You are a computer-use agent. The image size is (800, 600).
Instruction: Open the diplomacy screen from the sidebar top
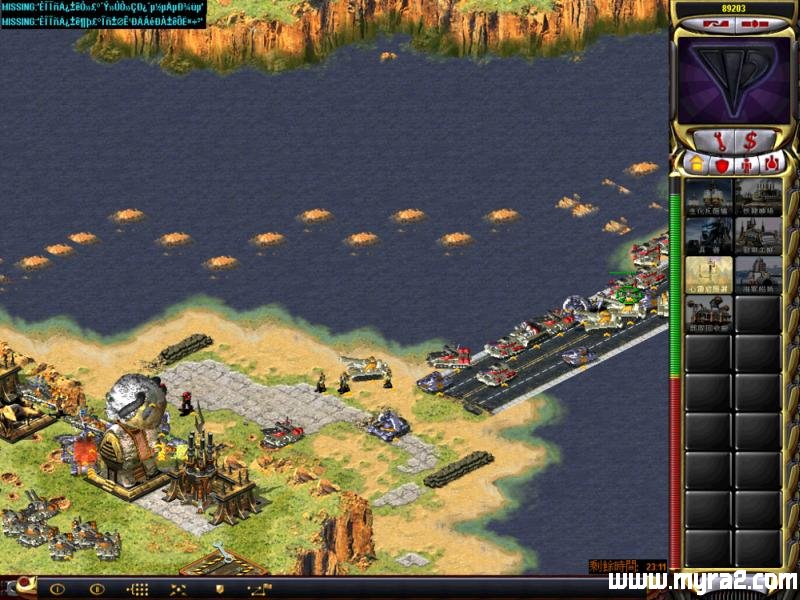[x=712, y=22]
